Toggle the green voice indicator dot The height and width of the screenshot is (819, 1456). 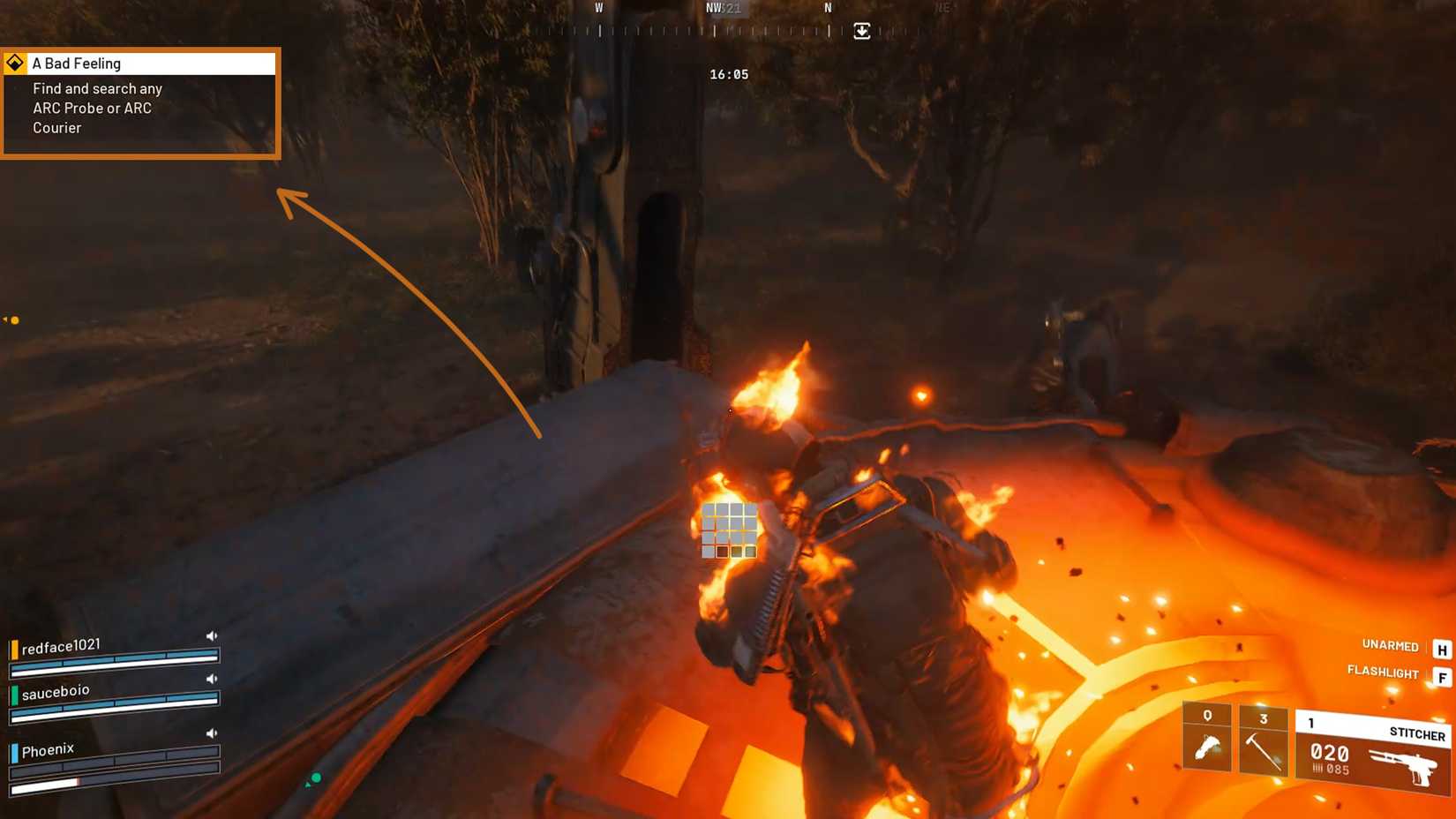click(315, 778)
